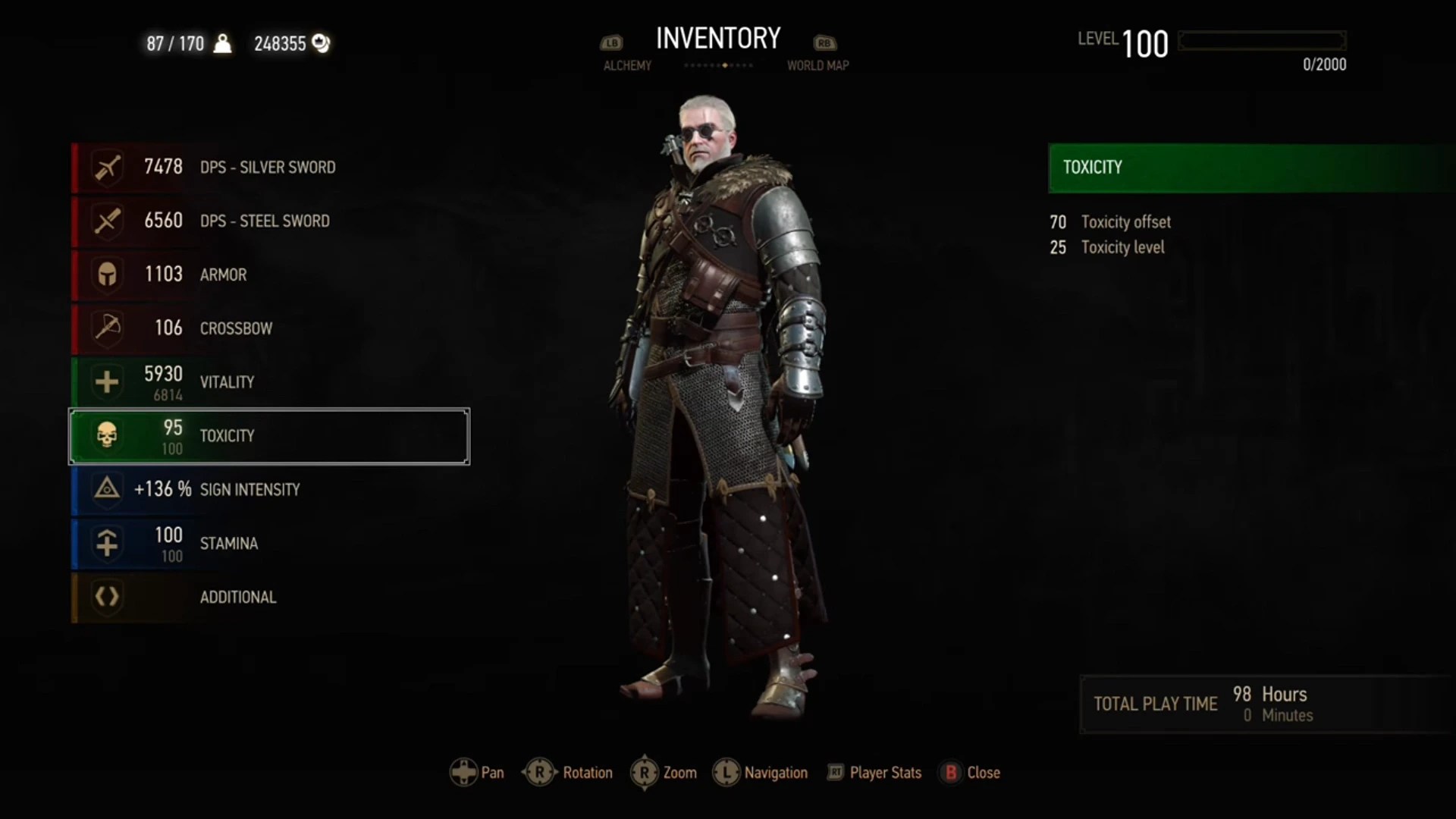The width and height of the screenshot is (1456, 819).
Task: Click the Stamina arrow icon
Action: point(107,543)
